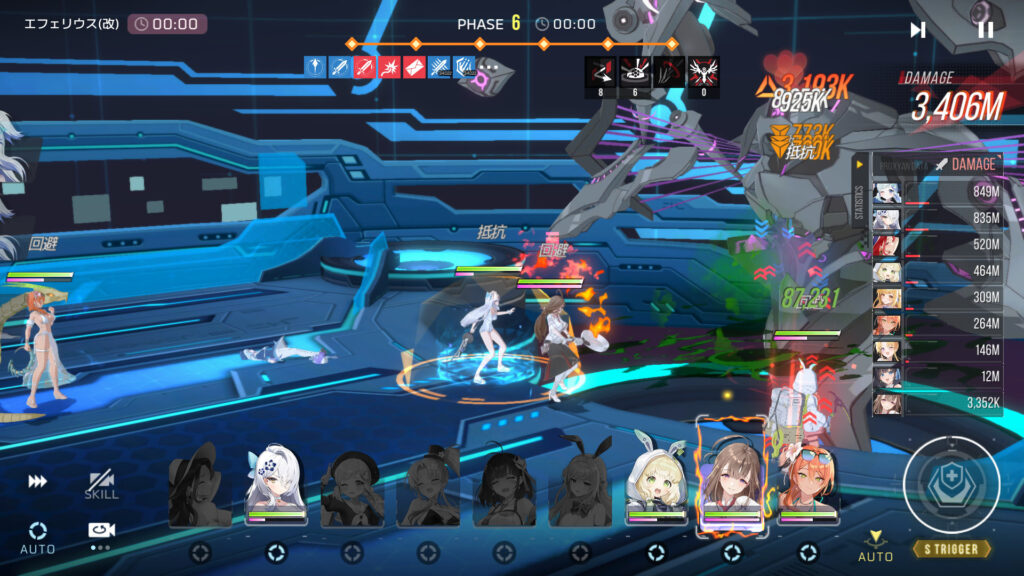Toggle the SKILL animation button
This screenshot has height=576, width=1024.
pyautogui.click(x=101, y=485)
